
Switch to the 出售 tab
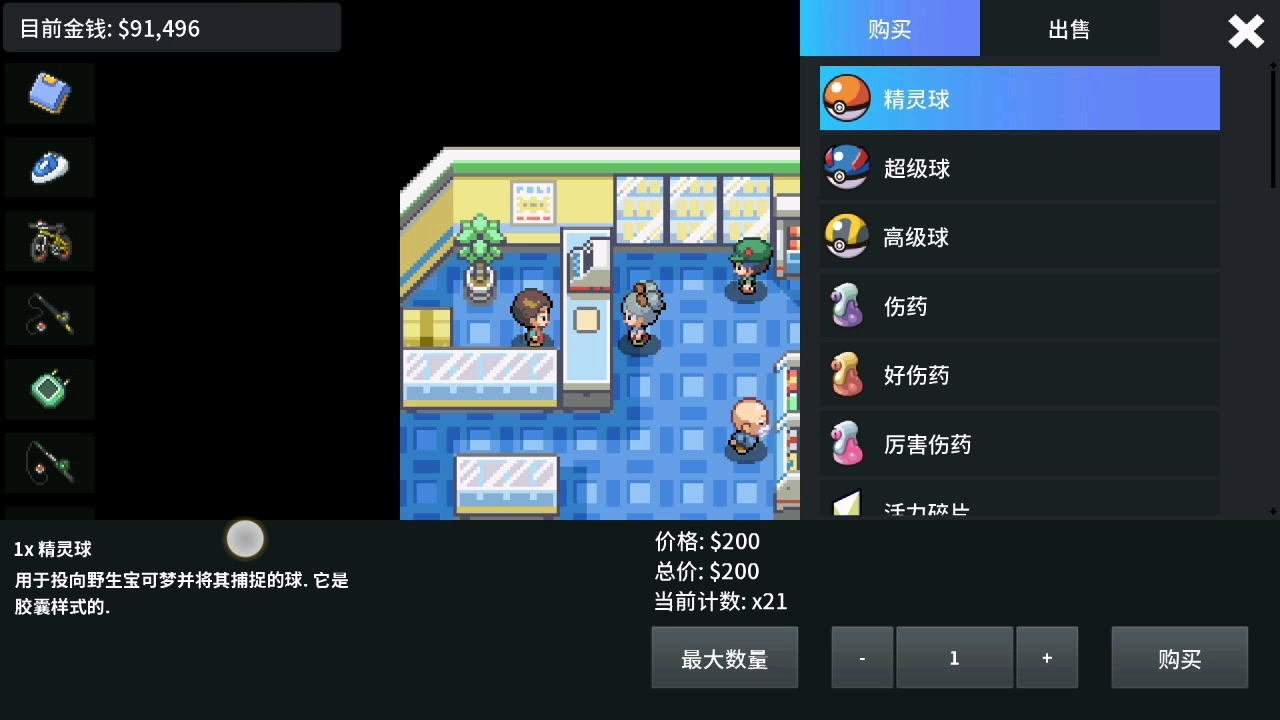[1071, 29]
